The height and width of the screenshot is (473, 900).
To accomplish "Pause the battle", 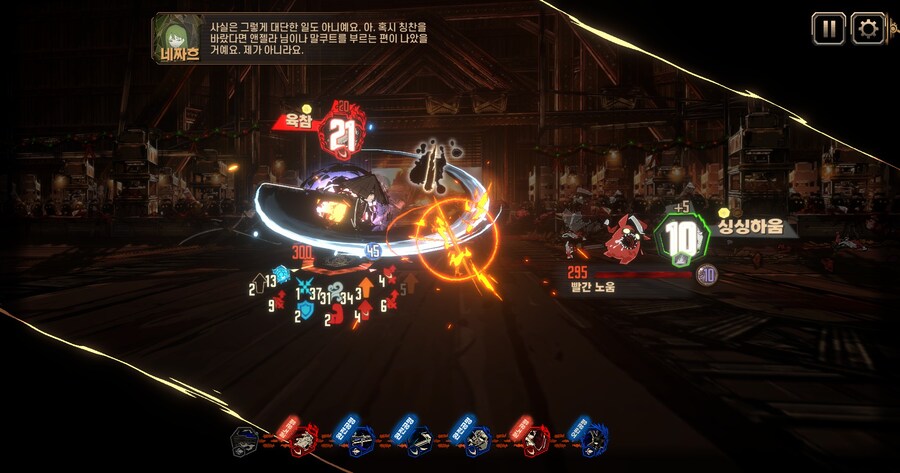I will click(x=827, y=28).
